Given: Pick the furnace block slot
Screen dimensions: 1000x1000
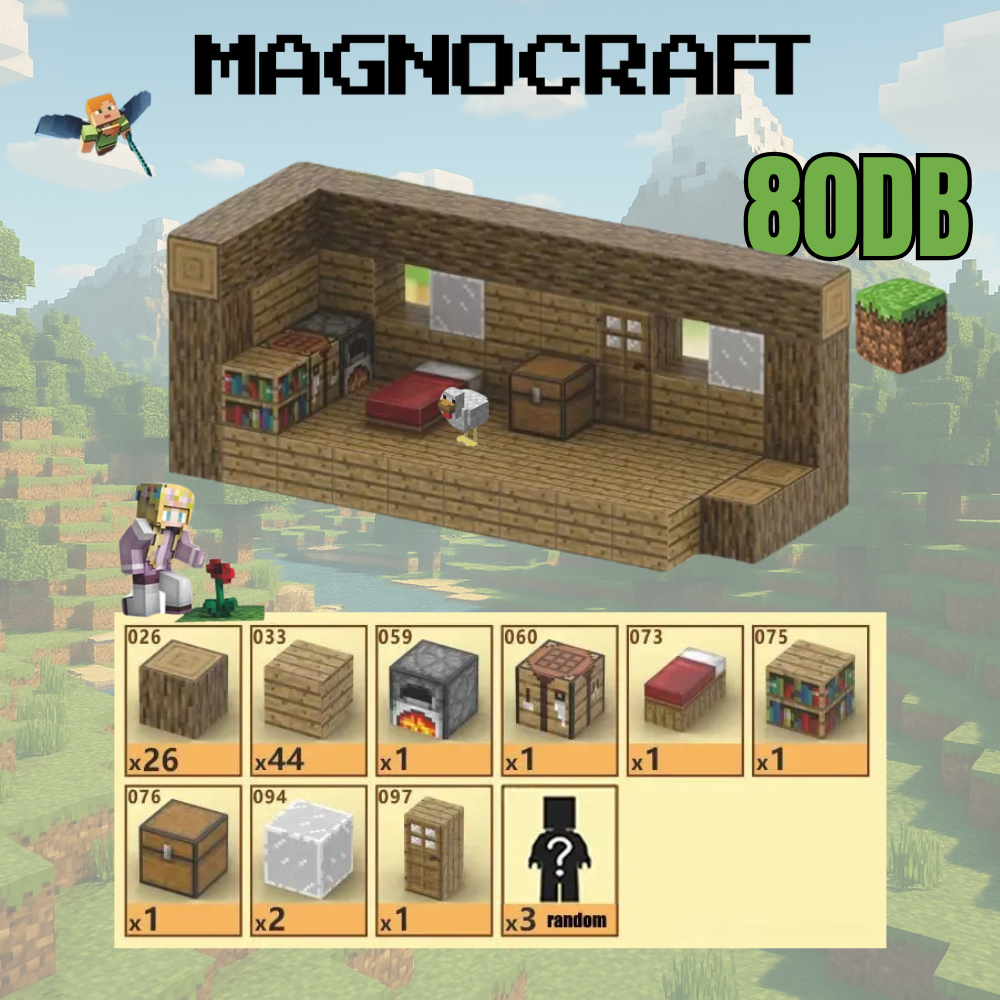Looking at the screenshot, I should [433, 700].
